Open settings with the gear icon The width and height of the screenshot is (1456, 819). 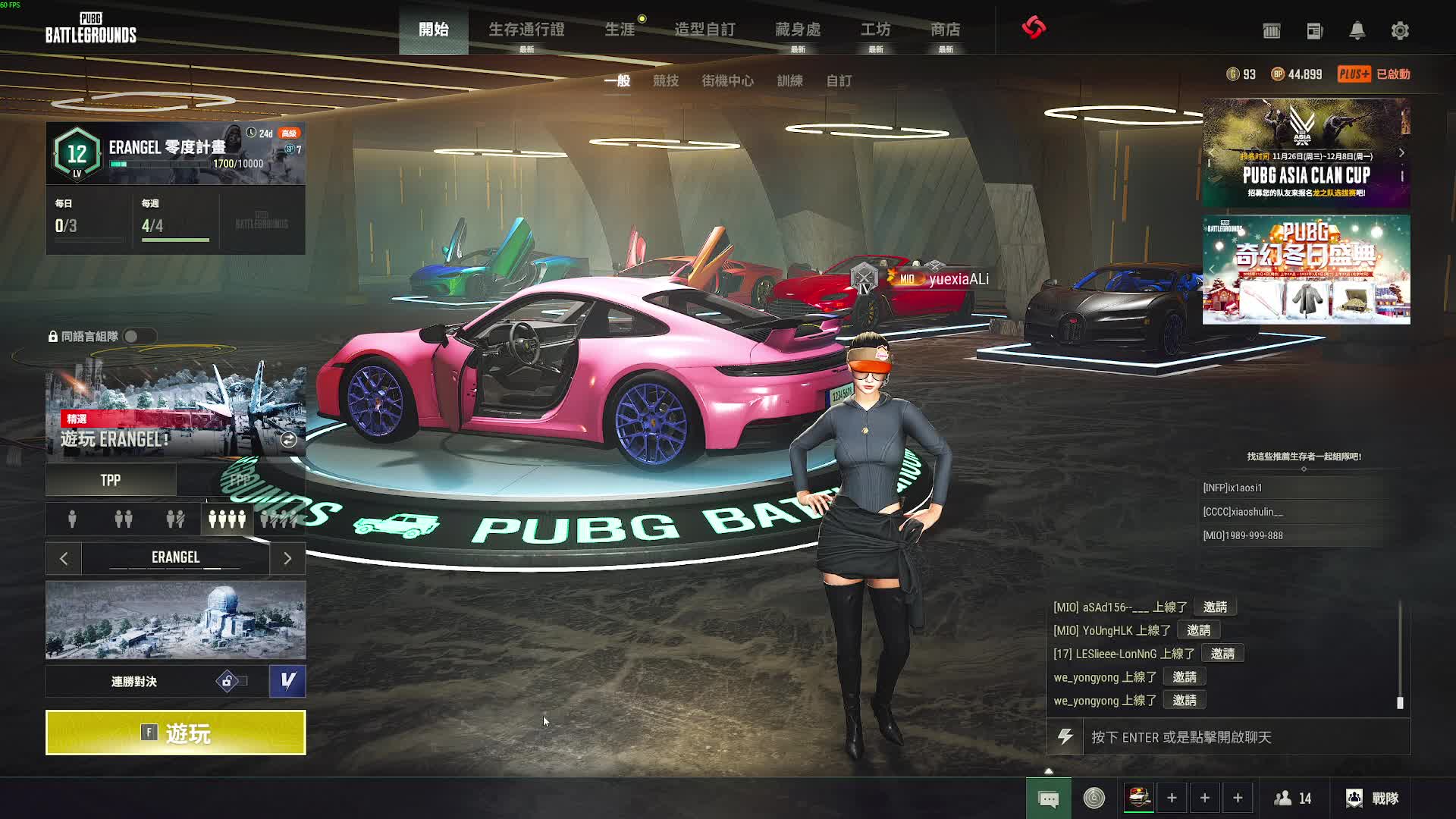coord(1400,31)
